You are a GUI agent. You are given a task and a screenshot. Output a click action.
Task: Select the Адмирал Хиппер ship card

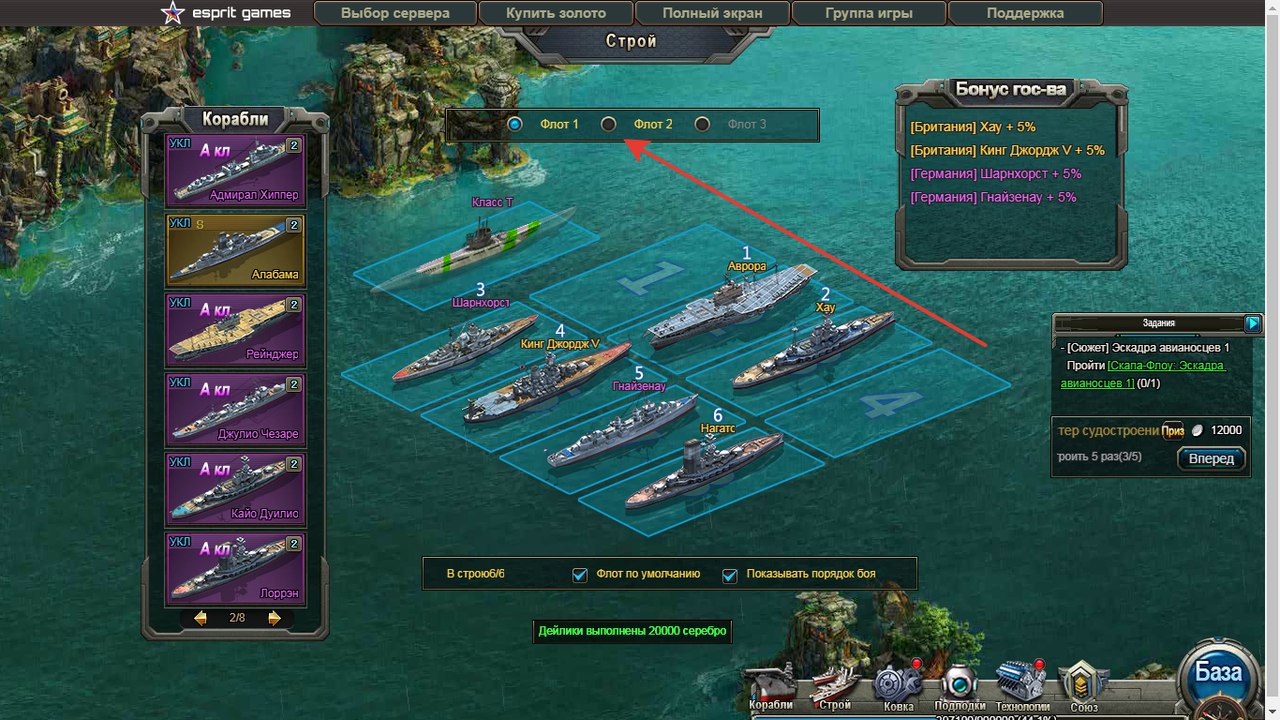pos(236,170)
